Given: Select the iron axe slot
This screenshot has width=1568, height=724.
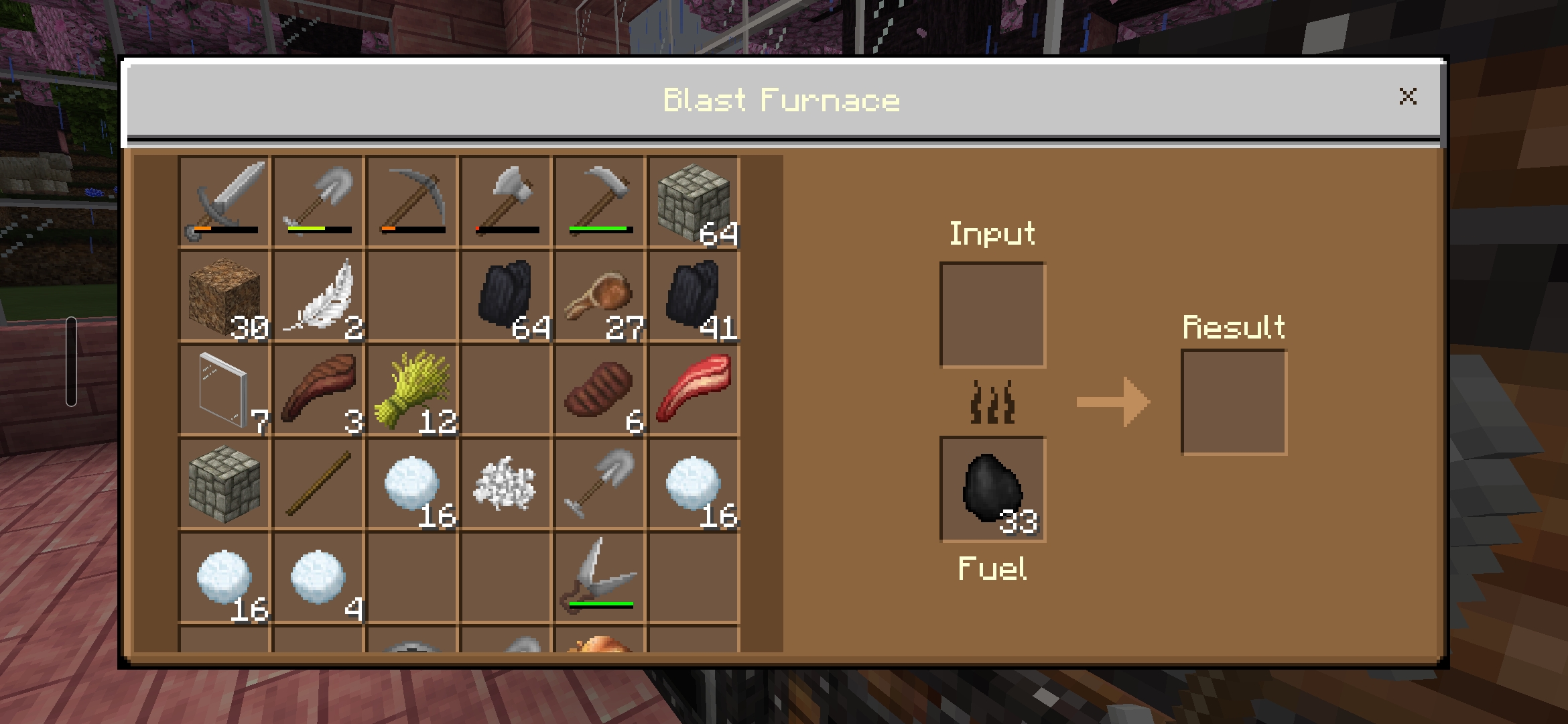Looking at the screenshot, I should pos(506,201).
